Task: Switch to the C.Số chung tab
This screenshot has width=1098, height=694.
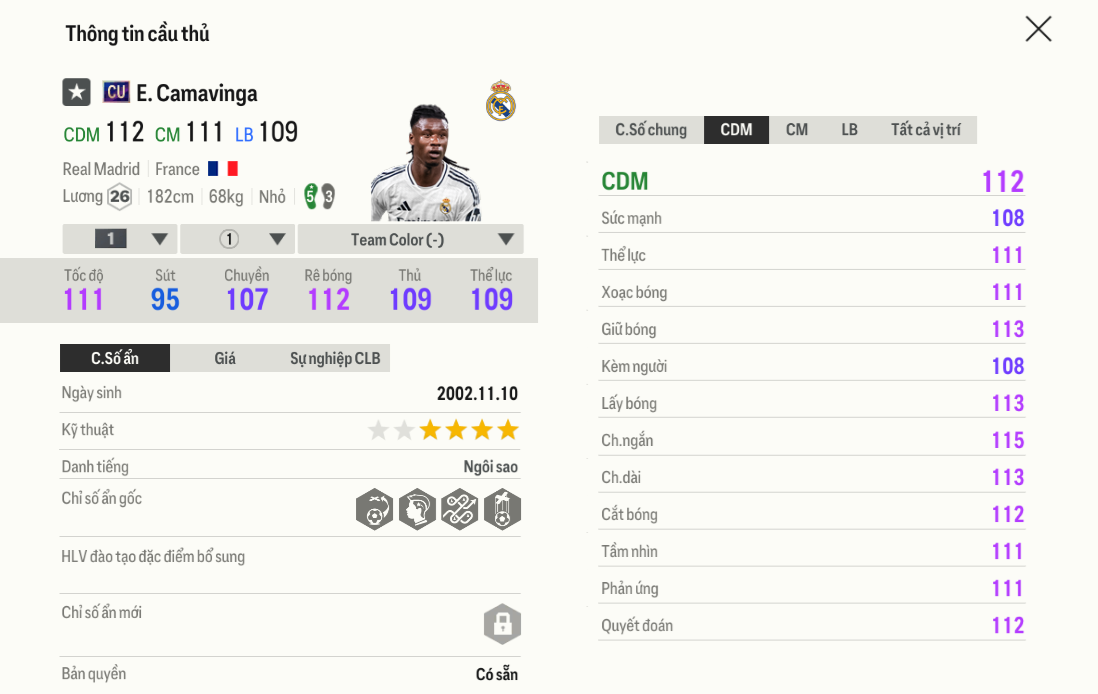Action: [651, 130]
